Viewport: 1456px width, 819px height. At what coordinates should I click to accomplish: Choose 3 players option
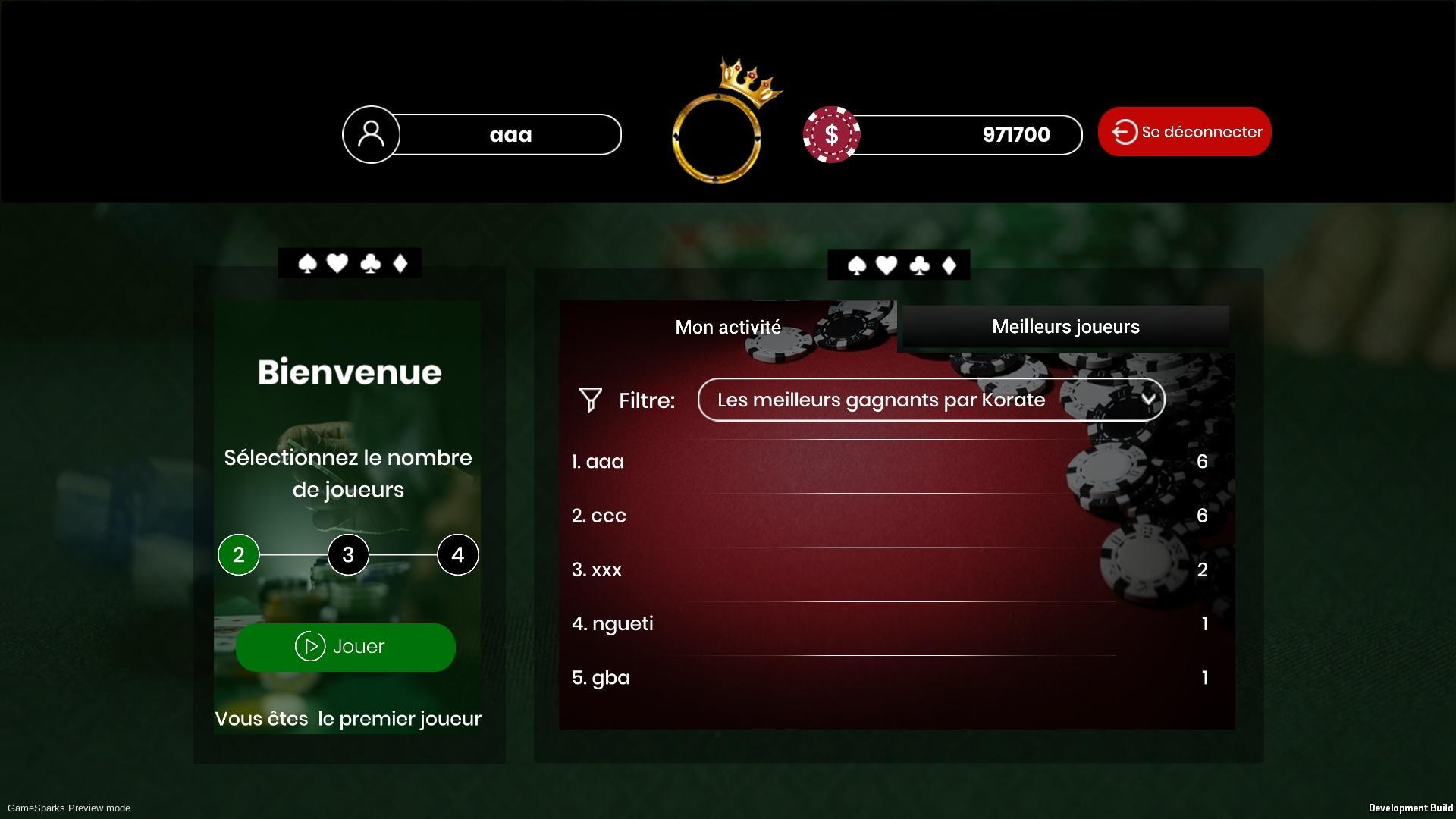[348, 554]
